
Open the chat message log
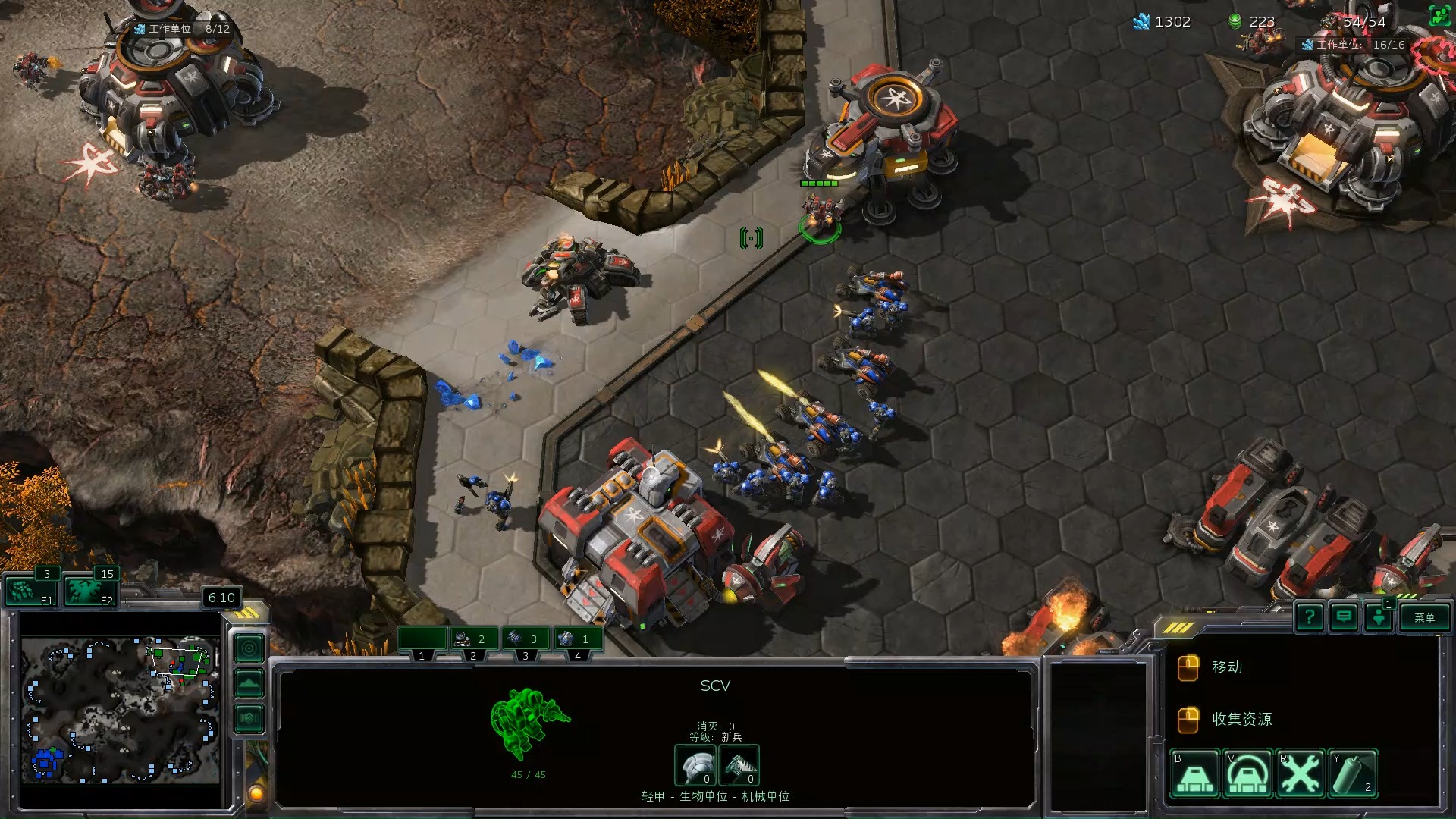[1344, 617]
